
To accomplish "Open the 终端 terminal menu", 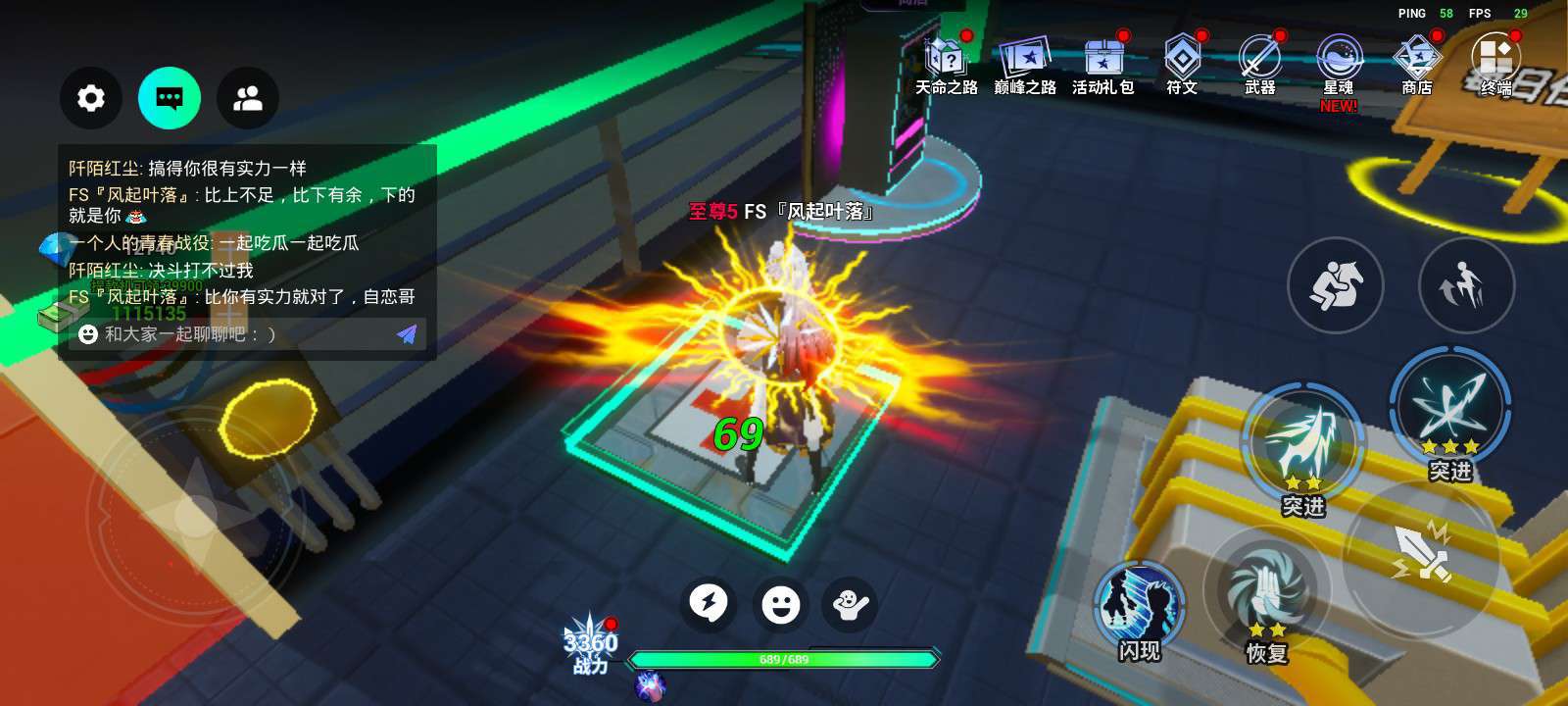I will coord(1495,63).
